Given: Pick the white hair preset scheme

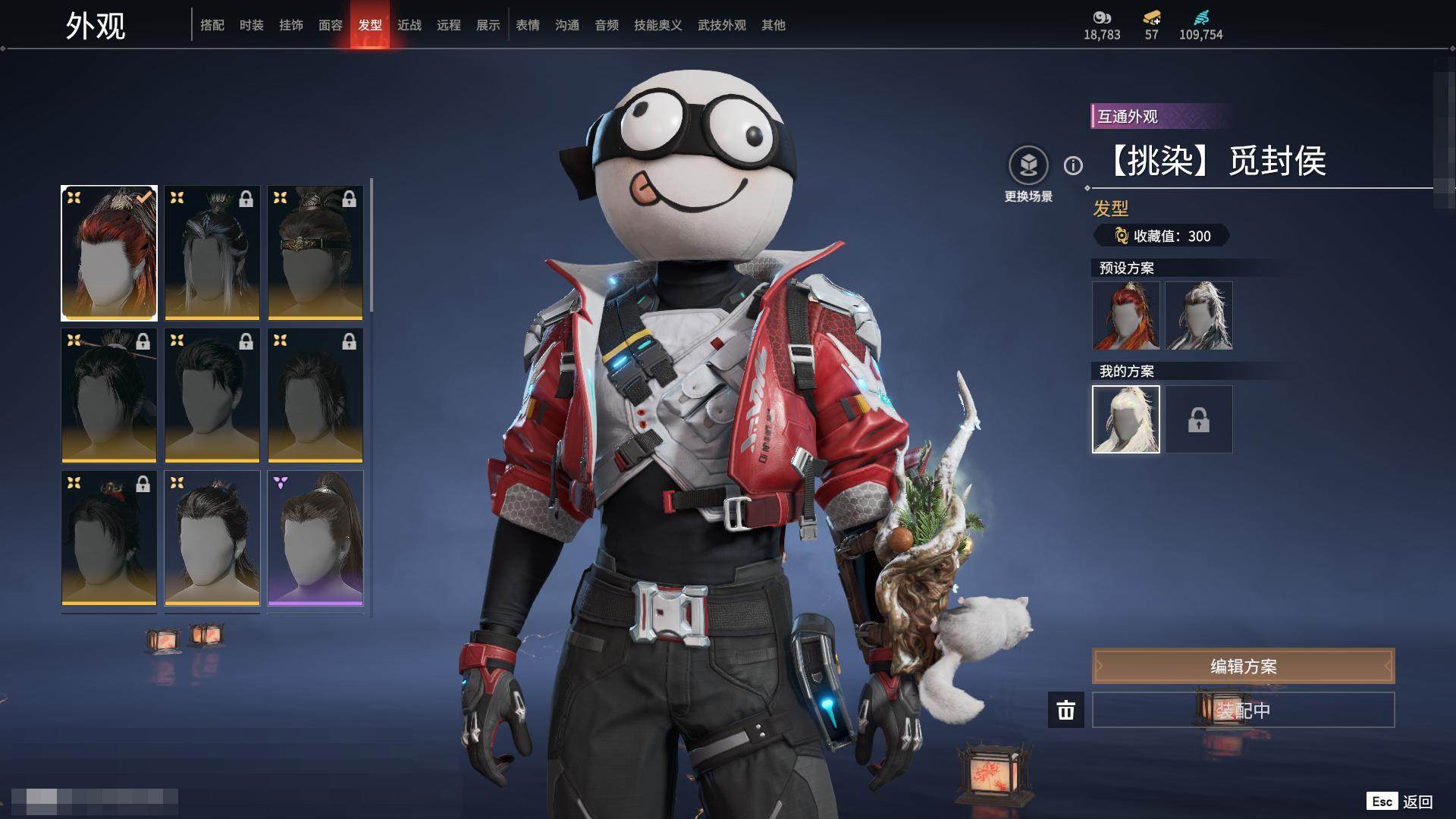Looking at the screenshot, I should [1199, 315].
